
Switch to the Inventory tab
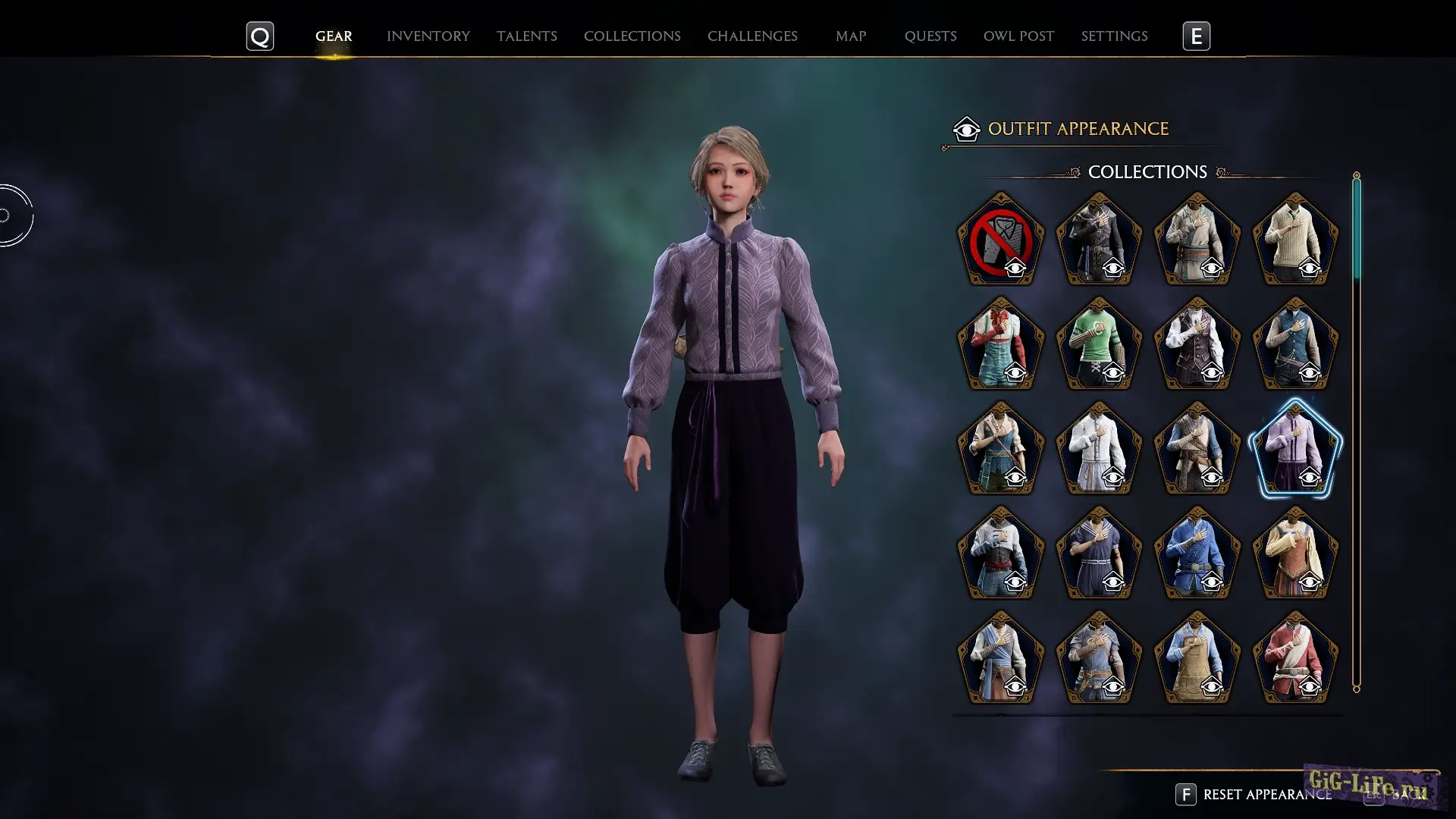click(x=428, y=36)
